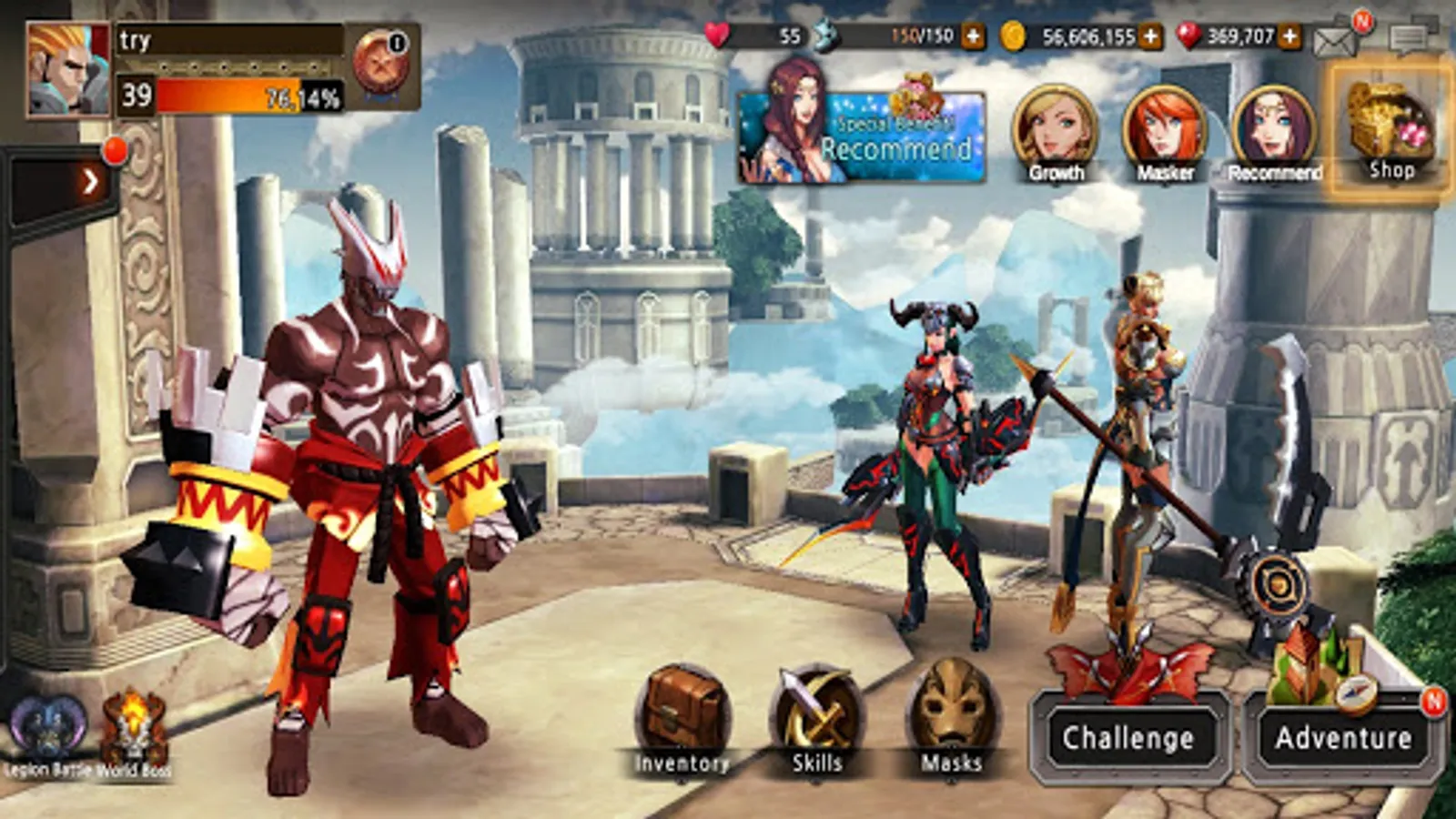Expand the left side panel arrow
The height and width of the screenshot is (819, 1456).
[90, 180]
